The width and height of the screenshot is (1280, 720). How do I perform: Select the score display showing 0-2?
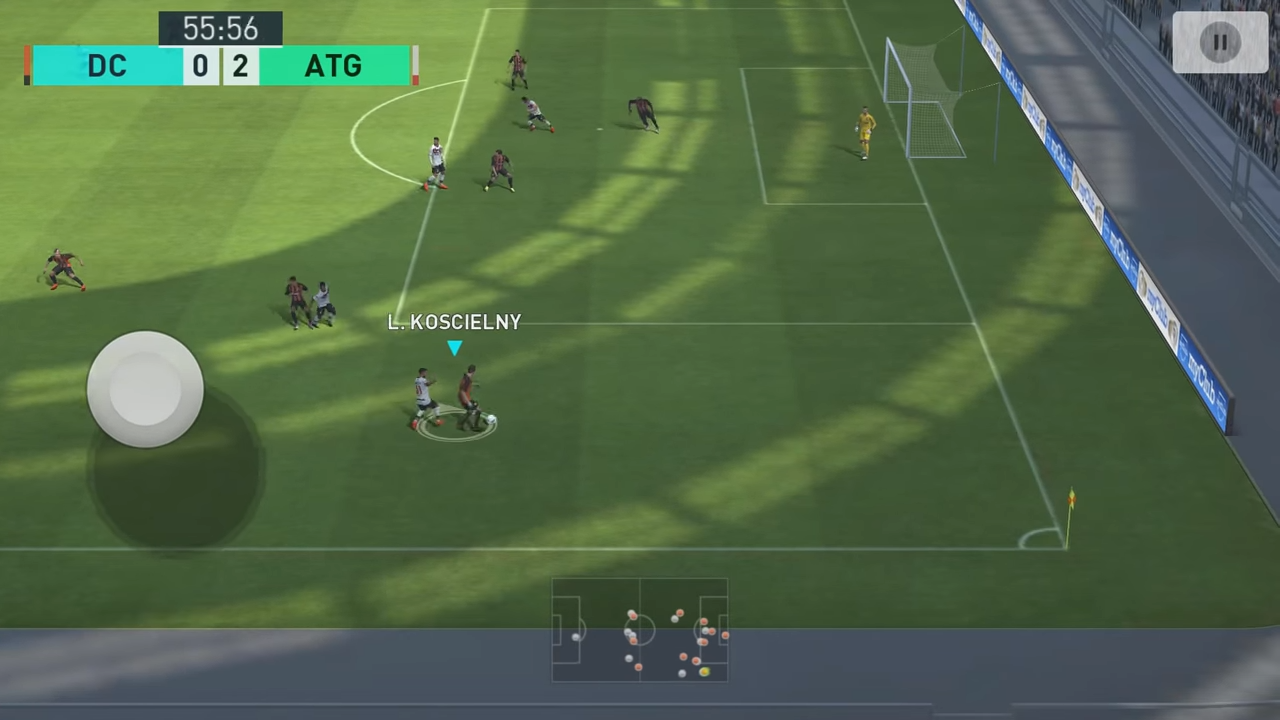pyautogui.click(x=220, y=65)
